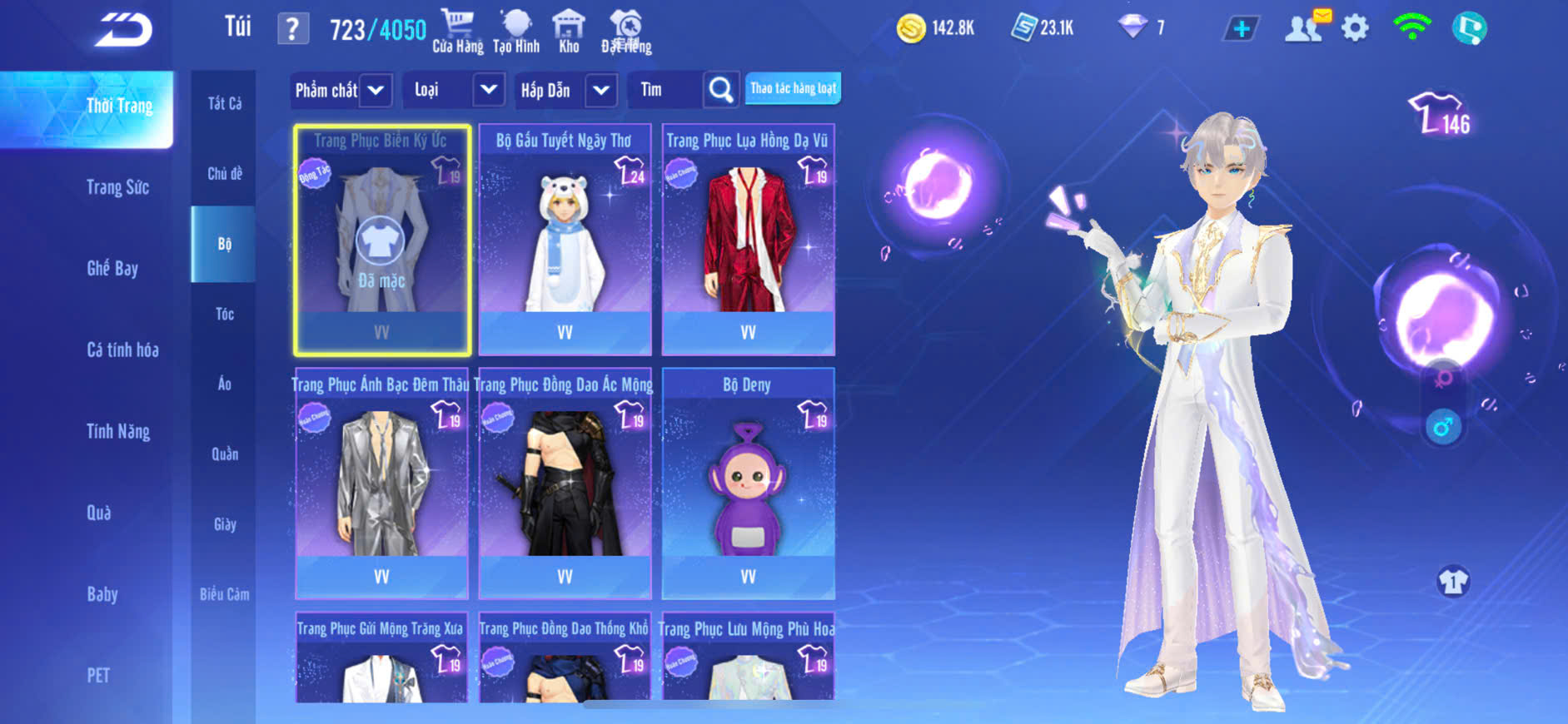Open the settings gear icon
Image resolution: width=1568 pixels, height=724 pixels.
tap(1355, 29)
